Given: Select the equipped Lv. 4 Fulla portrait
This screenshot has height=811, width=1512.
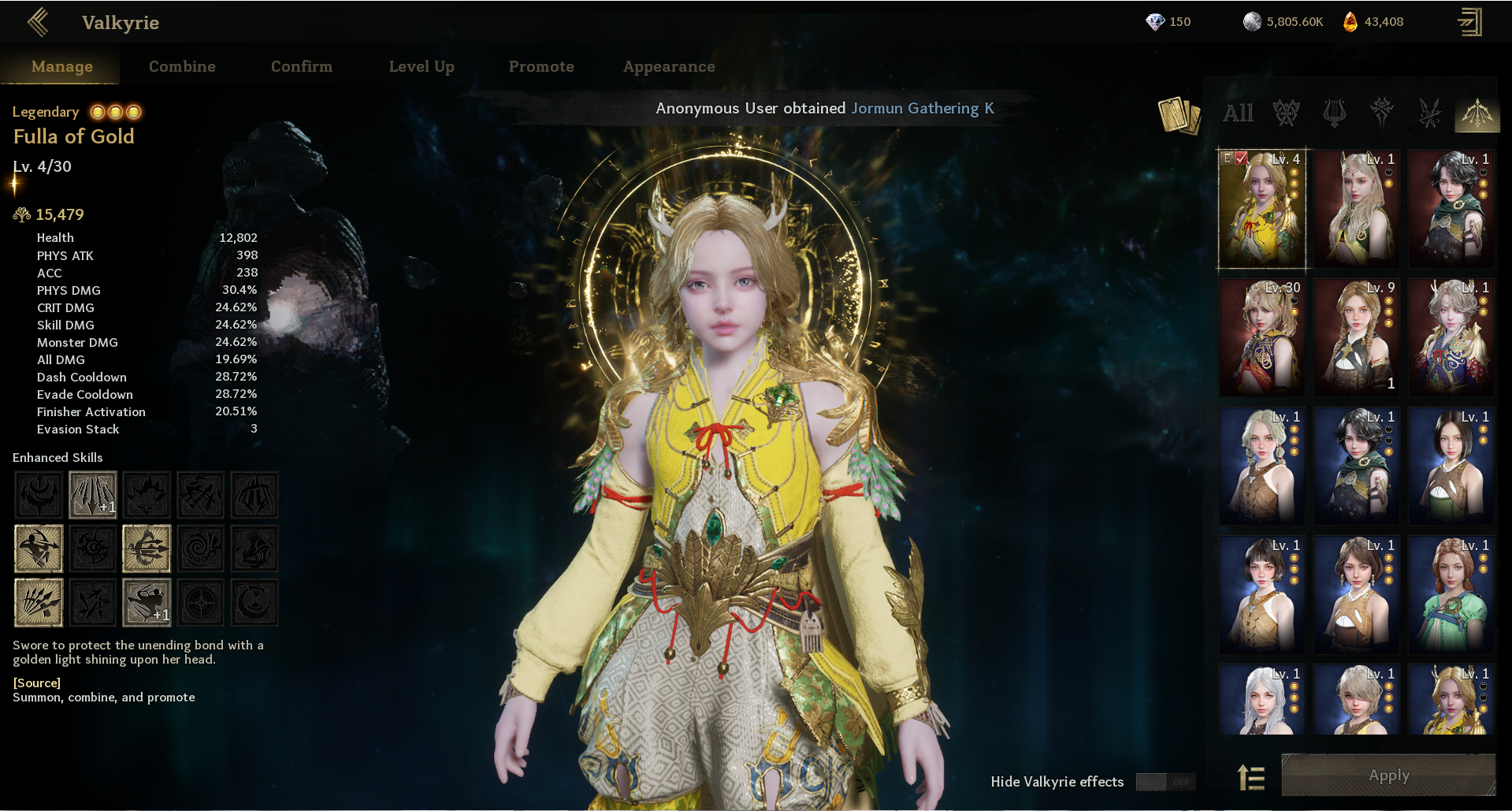Looking at the screenshot, I should 1262,209.
